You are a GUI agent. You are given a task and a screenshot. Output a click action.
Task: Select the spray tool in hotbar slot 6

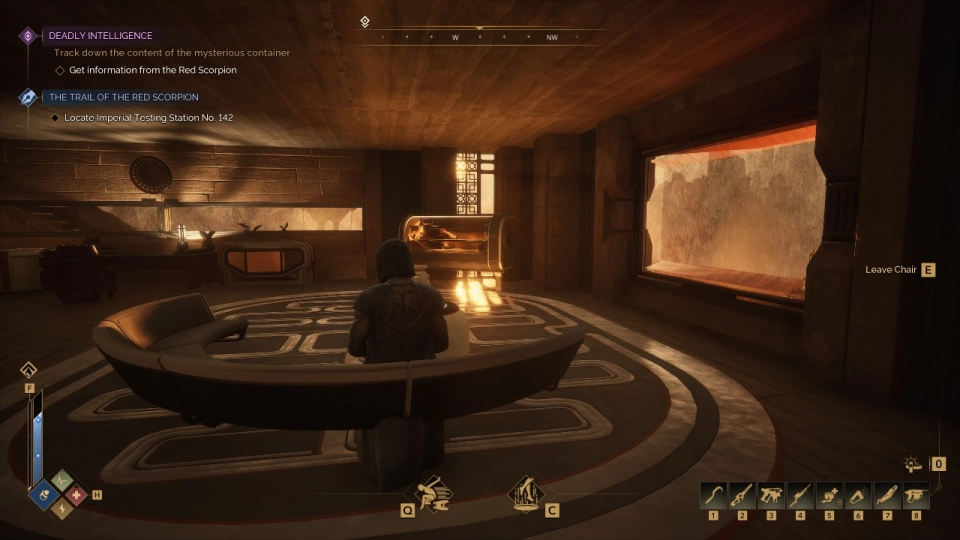[x=858, y=494]
